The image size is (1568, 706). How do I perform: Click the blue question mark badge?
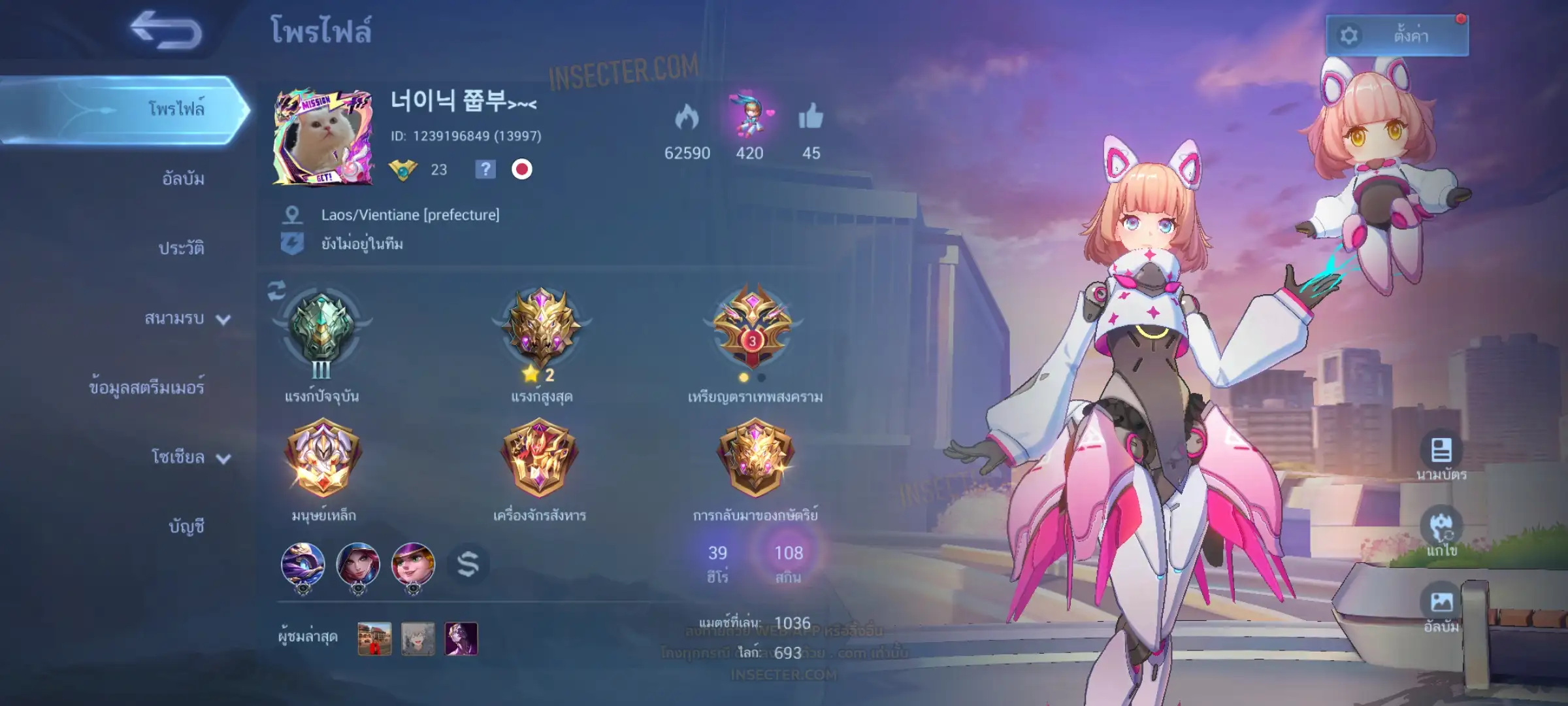tap(485, 169)
